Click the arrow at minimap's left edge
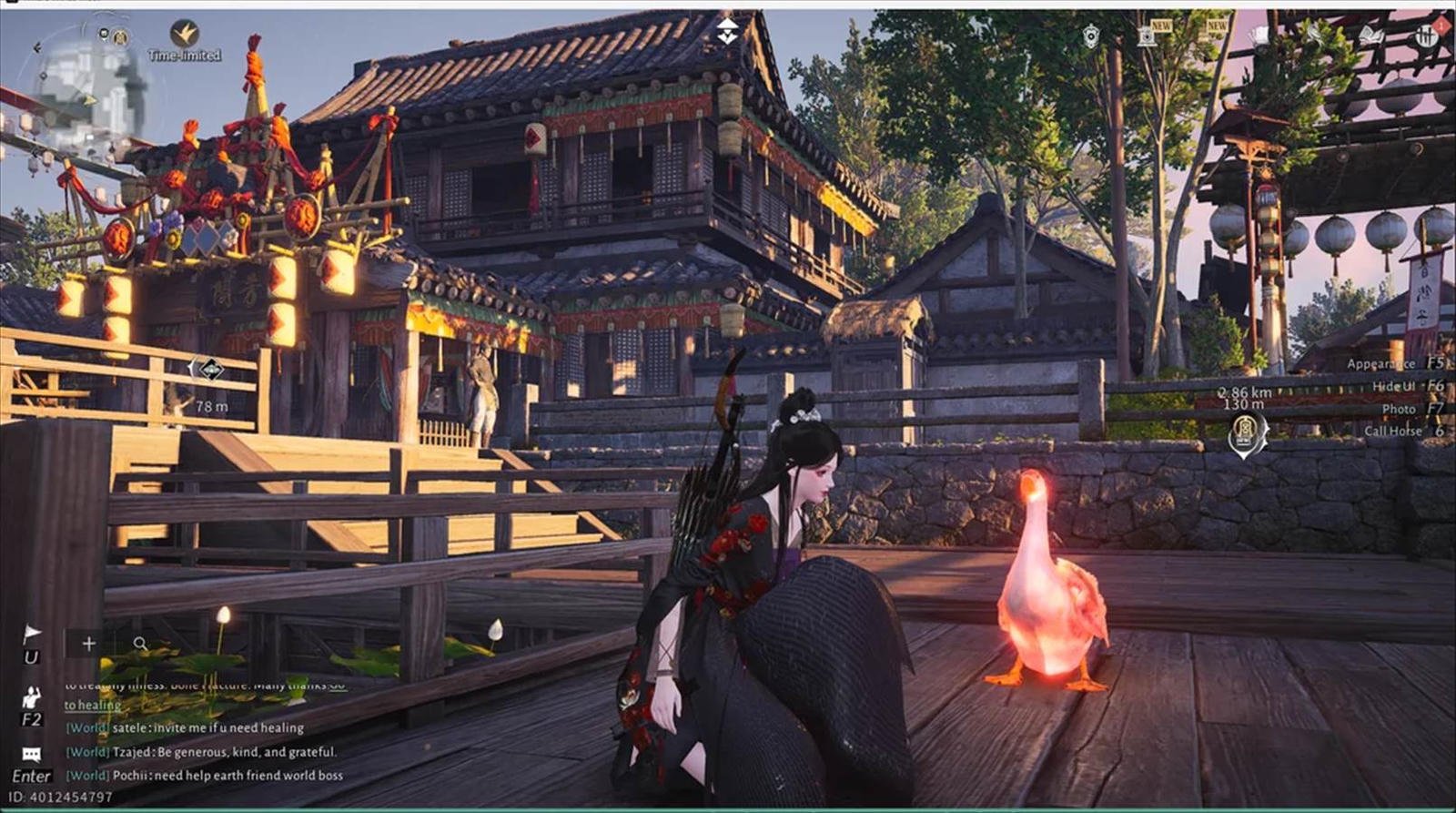Viewport: 1456px width, 813px height. [x=37, y=47]
